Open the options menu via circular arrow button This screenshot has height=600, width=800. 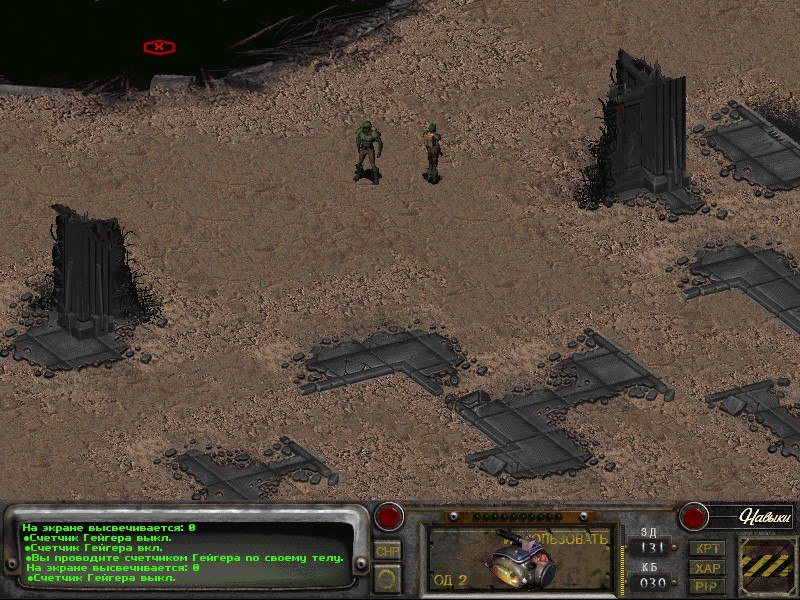pyautogui.click(x=387, y=577)
